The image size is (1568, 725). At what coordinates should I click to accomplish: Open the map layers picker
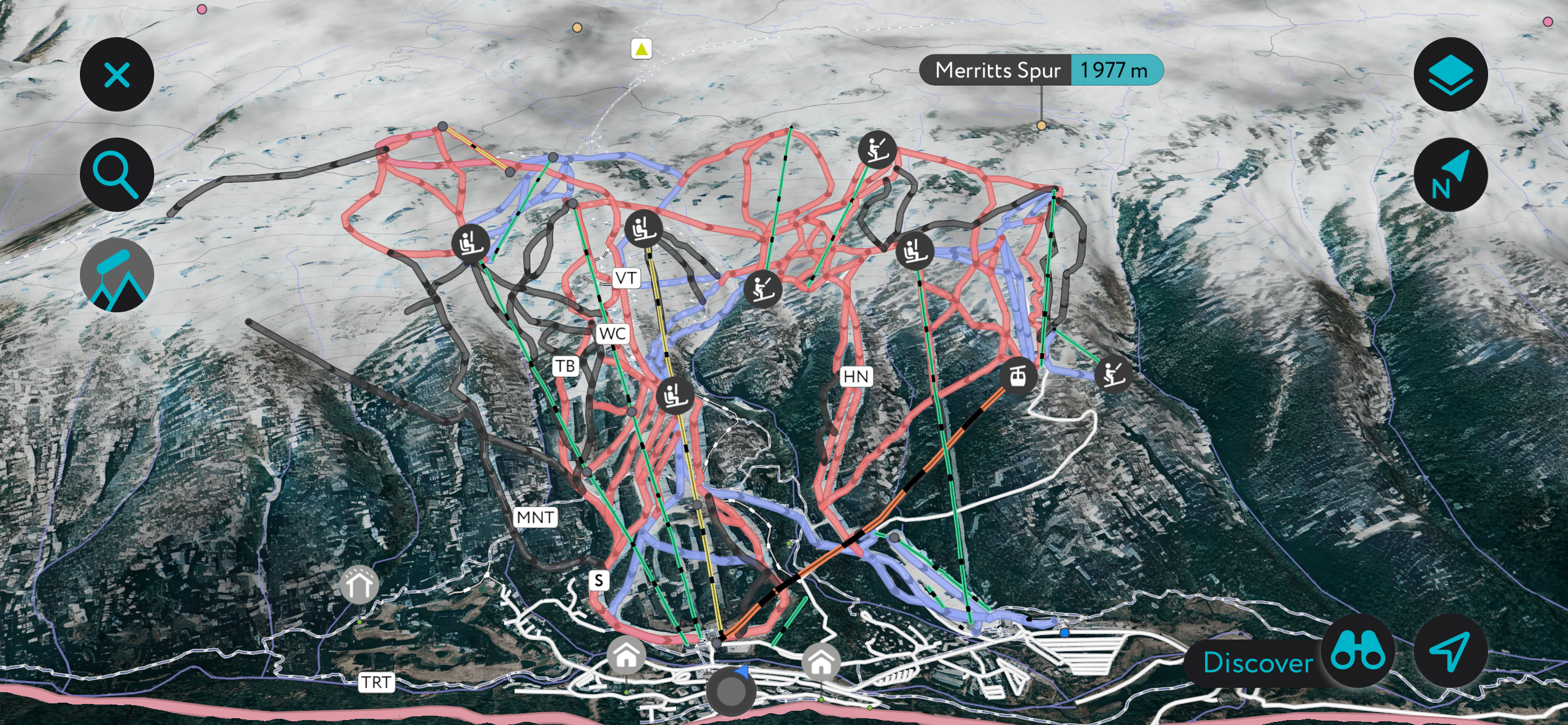1450,74
